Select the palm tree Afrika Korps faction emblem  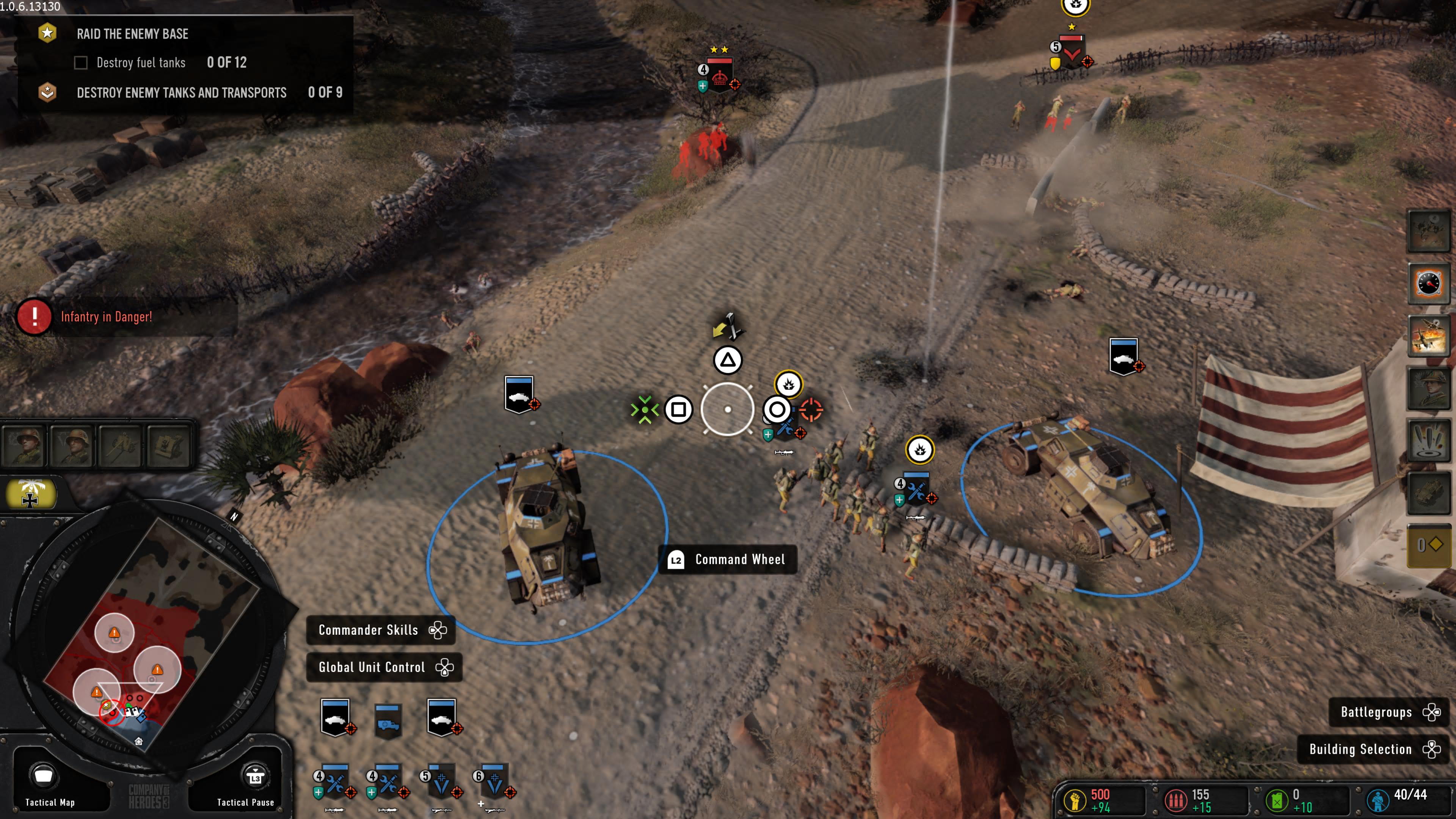pyautogui.click(x=30, y=493)
